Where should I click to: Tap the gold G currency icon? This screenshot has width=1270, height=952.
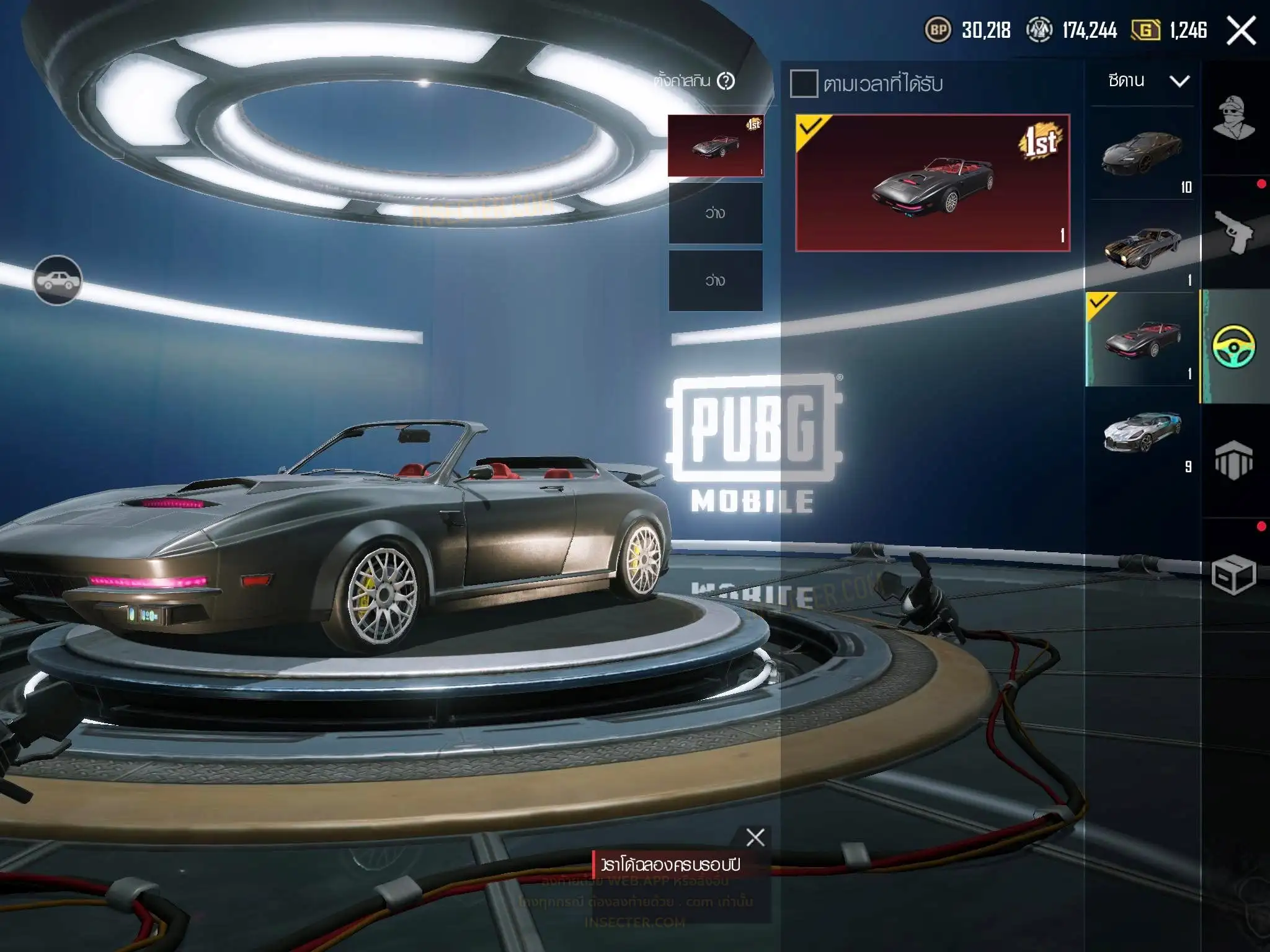point(1145,30)
